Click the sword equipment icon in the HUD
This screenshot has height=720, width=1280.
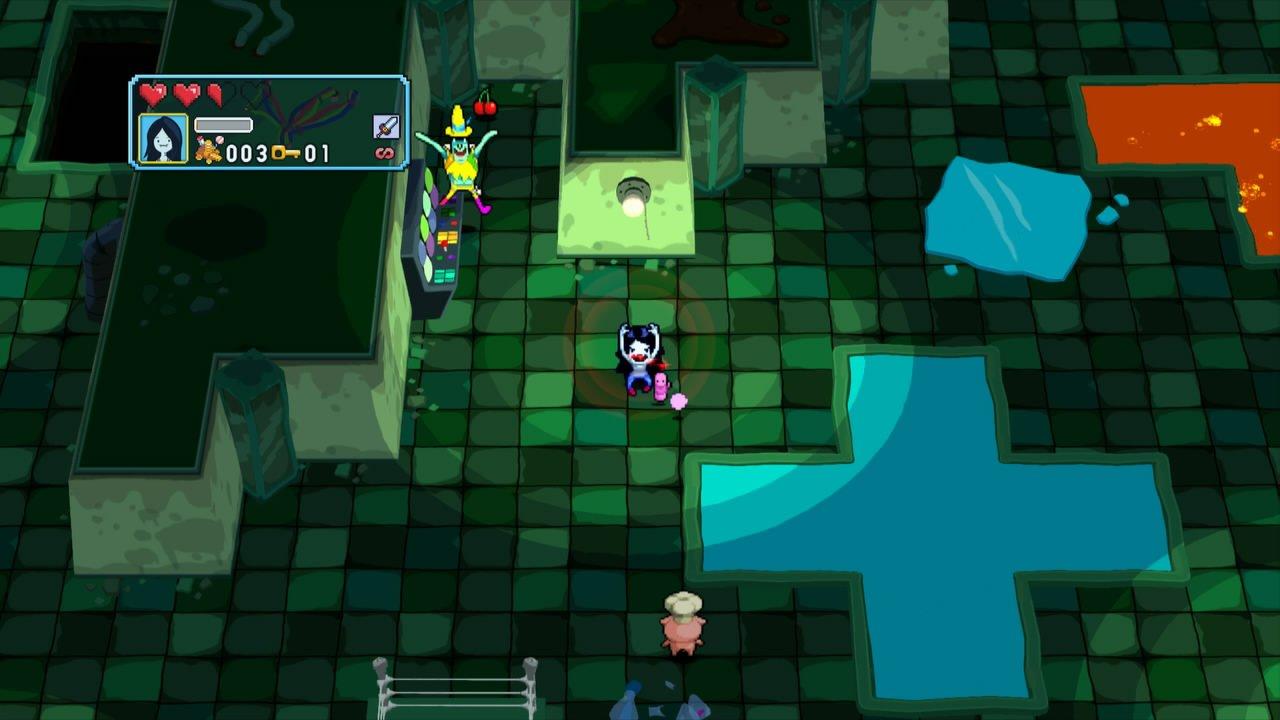387,126
